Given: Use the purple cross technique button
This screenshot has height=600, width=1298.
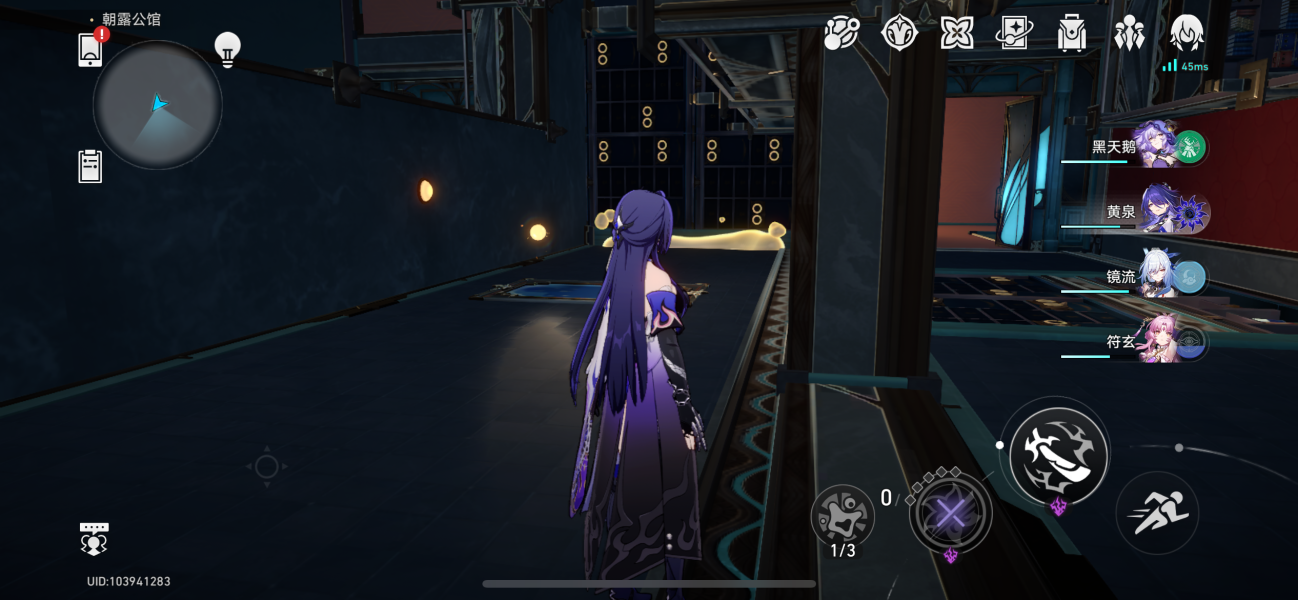Looking at the screenshot, I should tap(951, 514).
